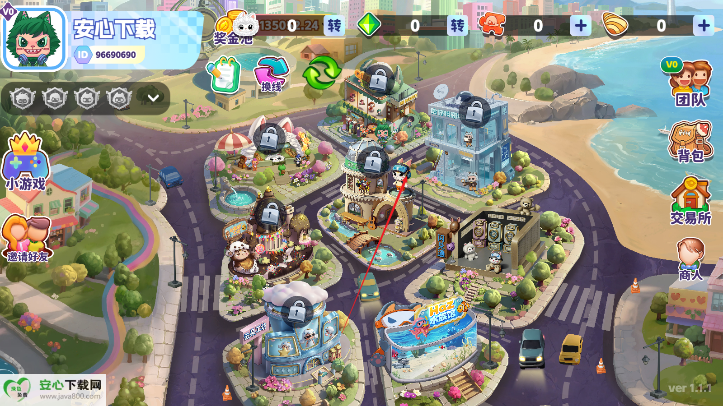The image size is (723, 406).
Task: Expand the badge row dropdown arrow
Action: click(152, 97)
